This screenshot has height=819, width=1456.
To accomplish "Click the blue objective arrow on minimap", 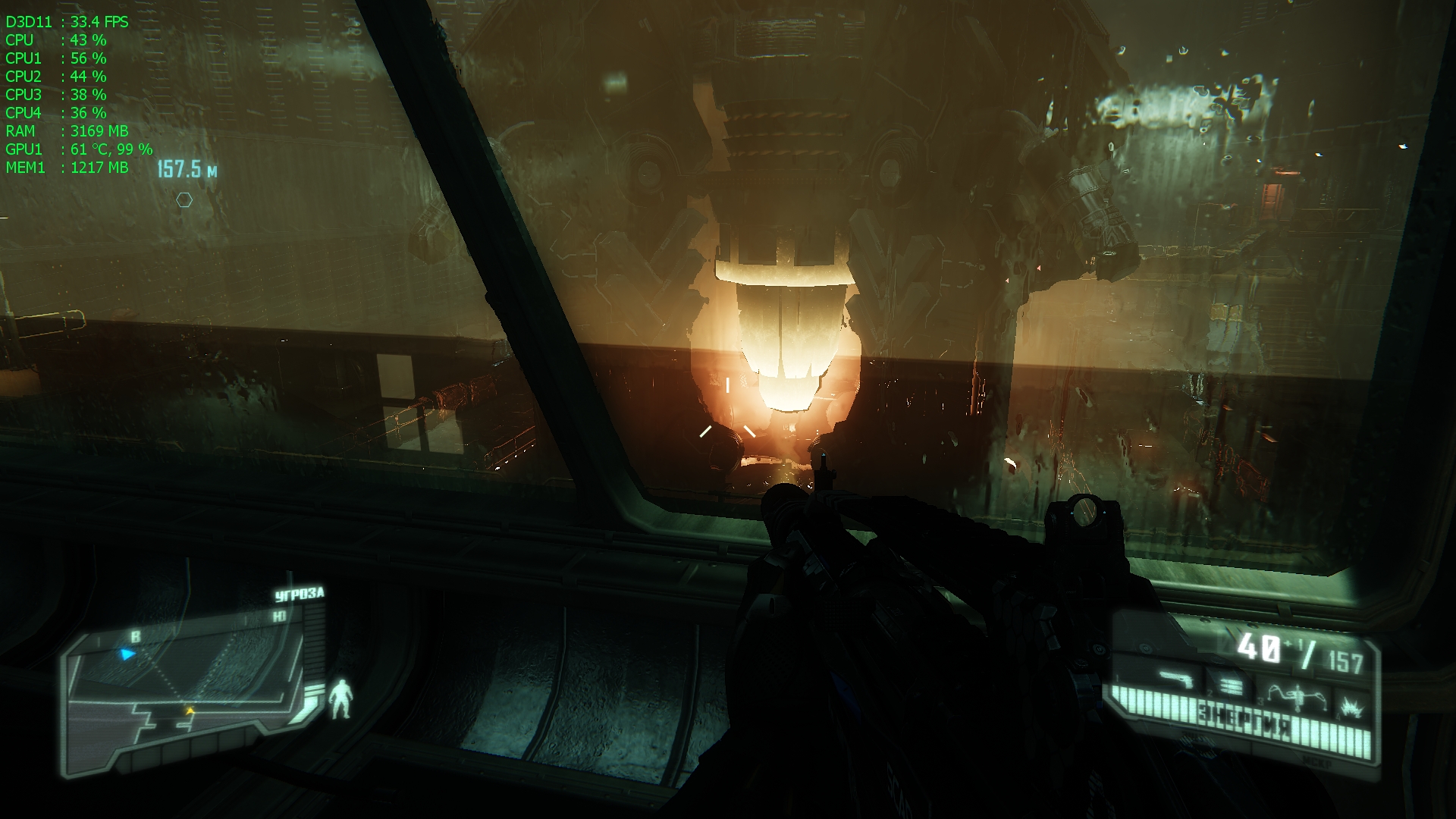I will pos(127,654).
